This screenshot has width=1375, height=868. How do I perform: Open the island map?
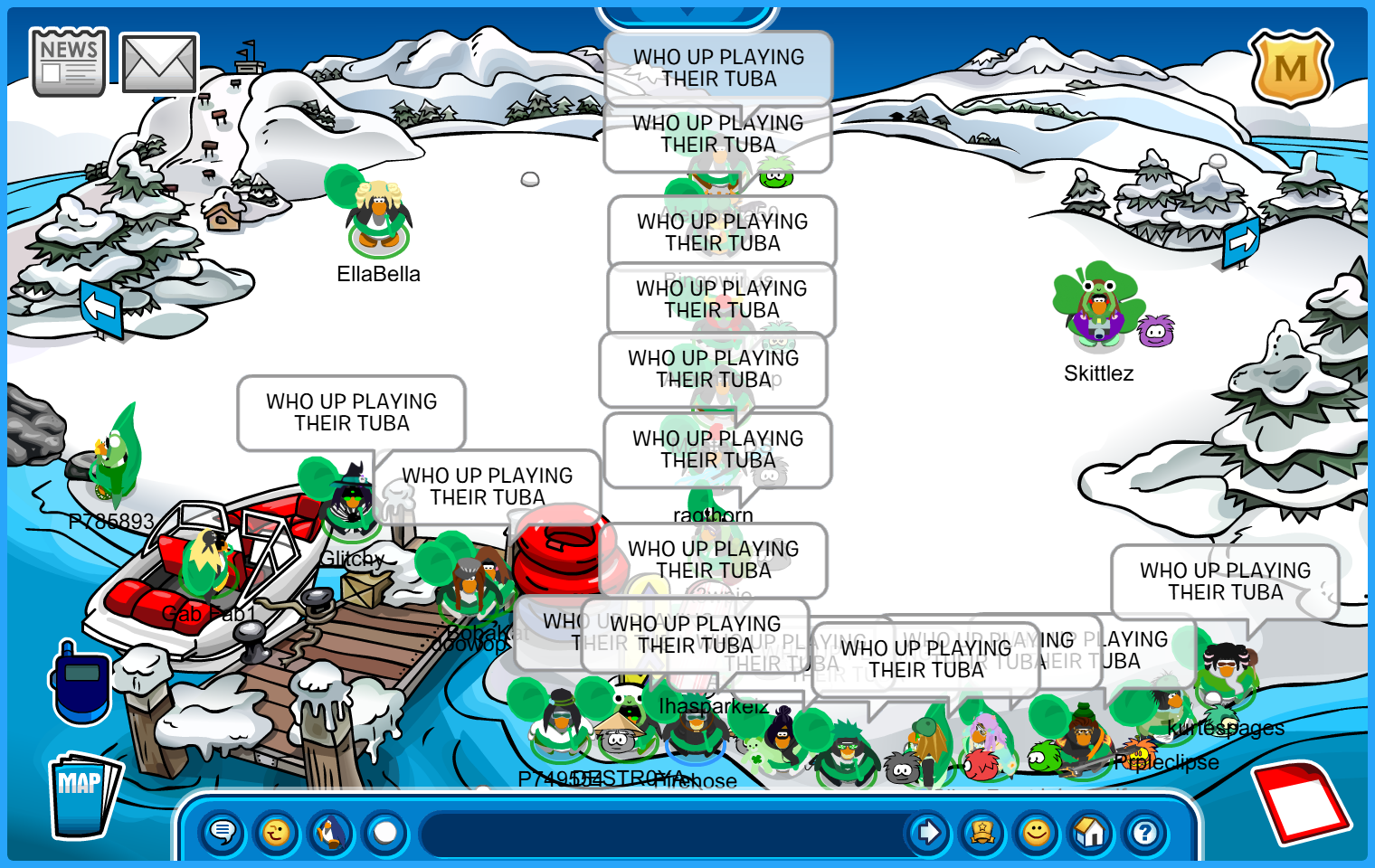coord(83,796)
